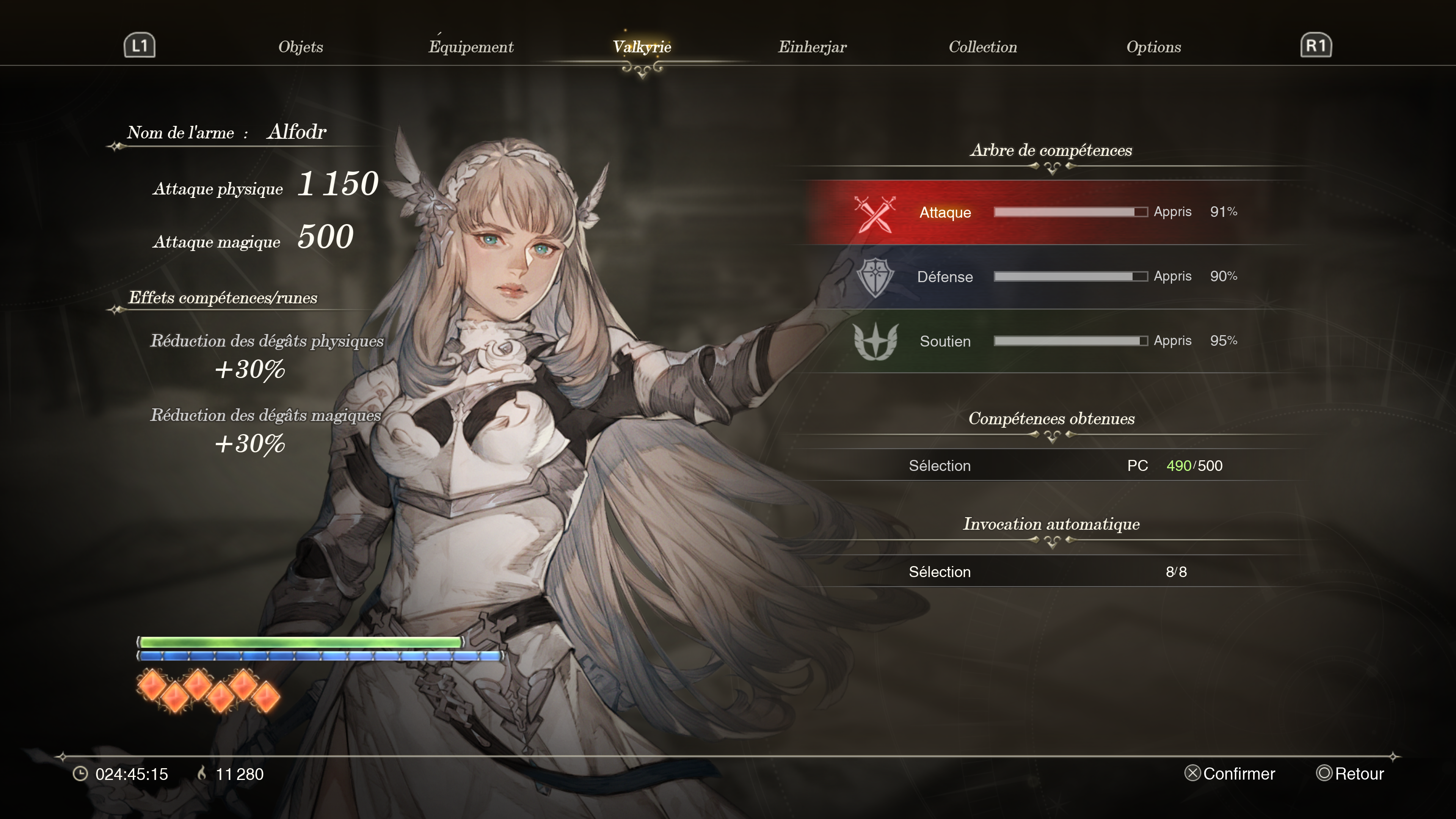
Task: Open Invocation automatique Sélection row
Action: (1051, 571)
